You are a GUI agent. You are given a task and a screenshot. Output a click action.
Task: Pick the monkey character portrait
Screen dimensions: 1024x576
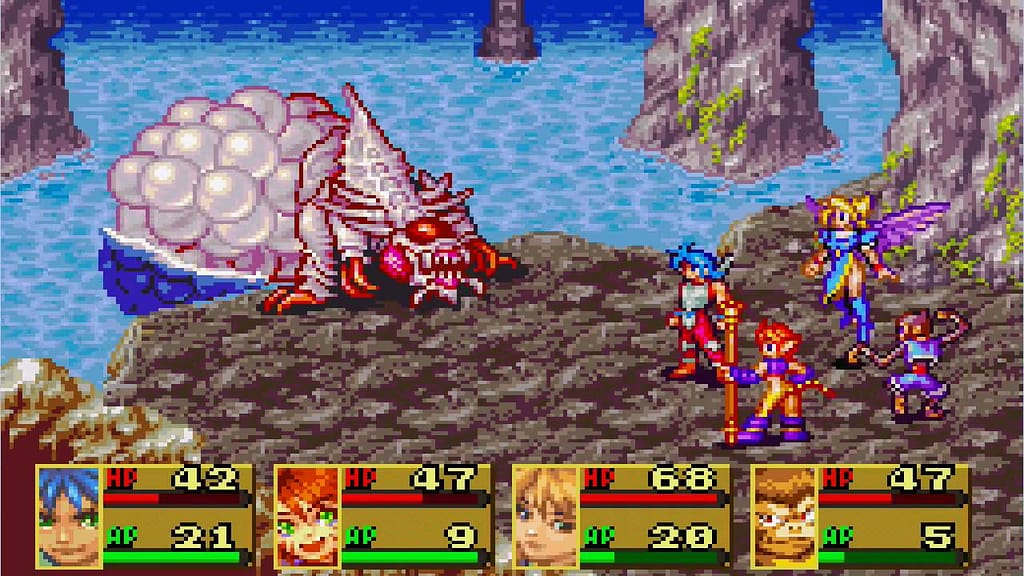click(784, 517)
